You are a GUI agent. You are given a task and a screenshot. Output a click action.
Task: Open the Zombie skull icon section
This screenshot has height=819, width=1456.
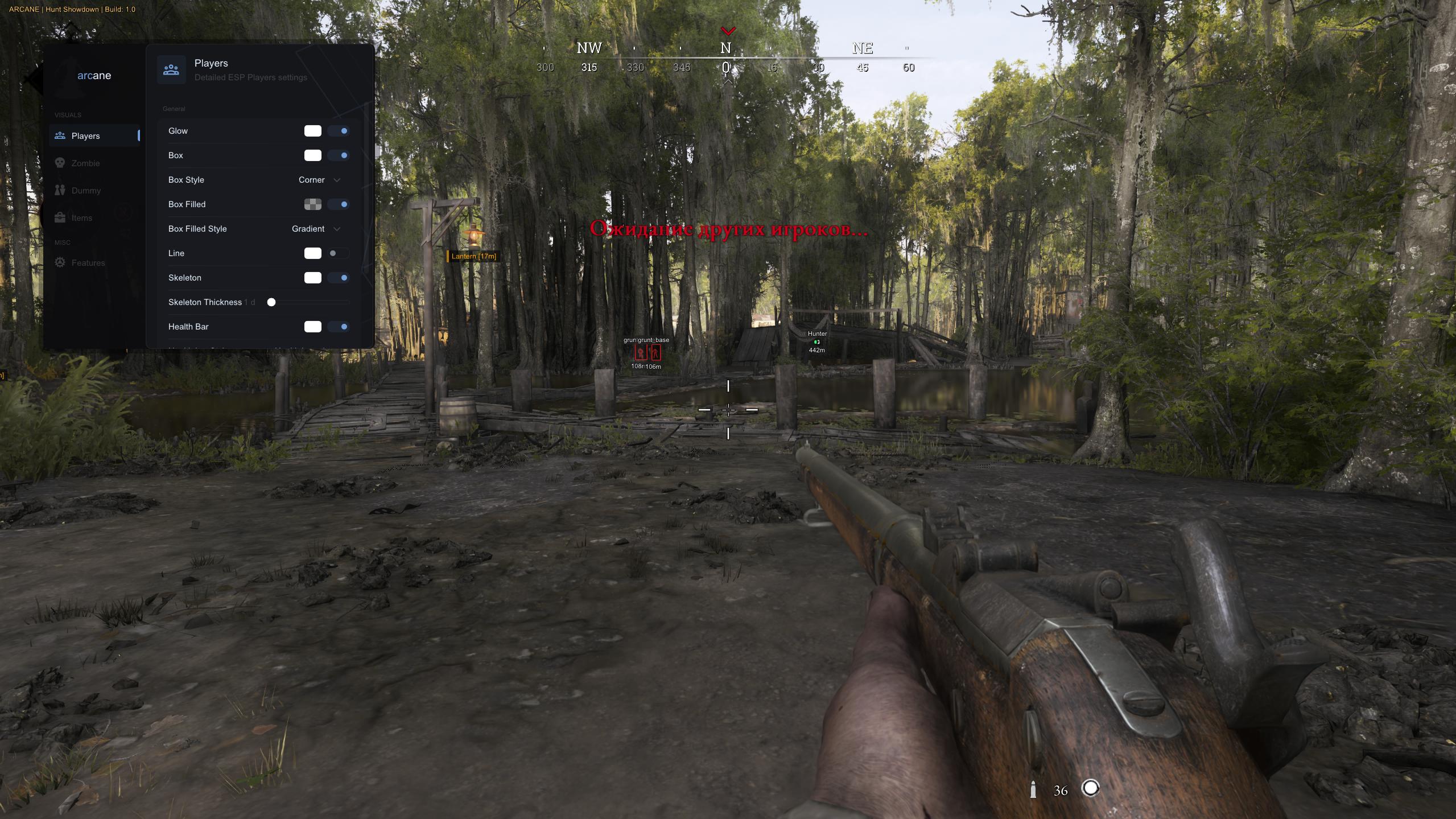[61, 163]
